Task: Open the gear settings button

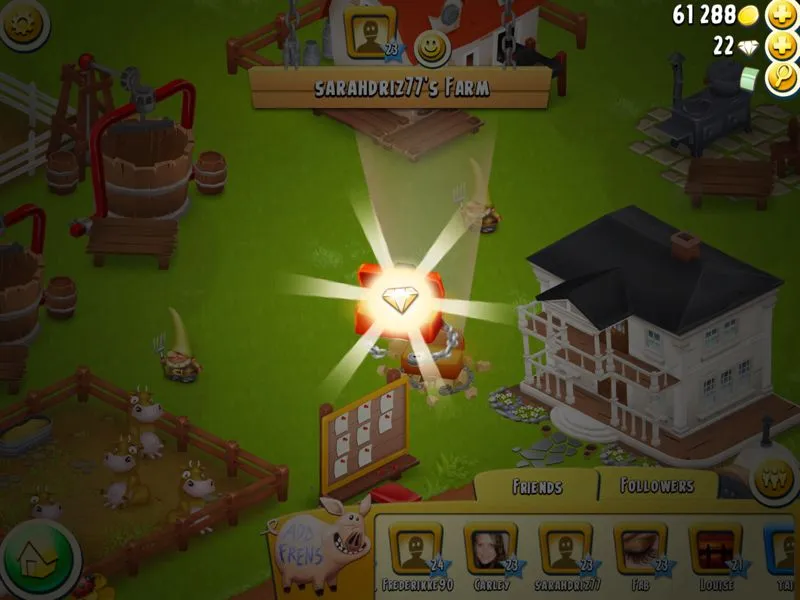Action: 26,26
